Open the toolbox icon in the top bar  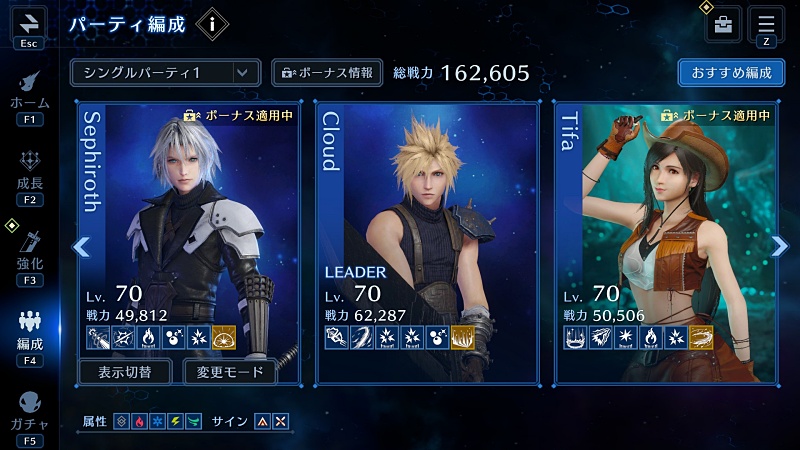(x=724, y=24)
